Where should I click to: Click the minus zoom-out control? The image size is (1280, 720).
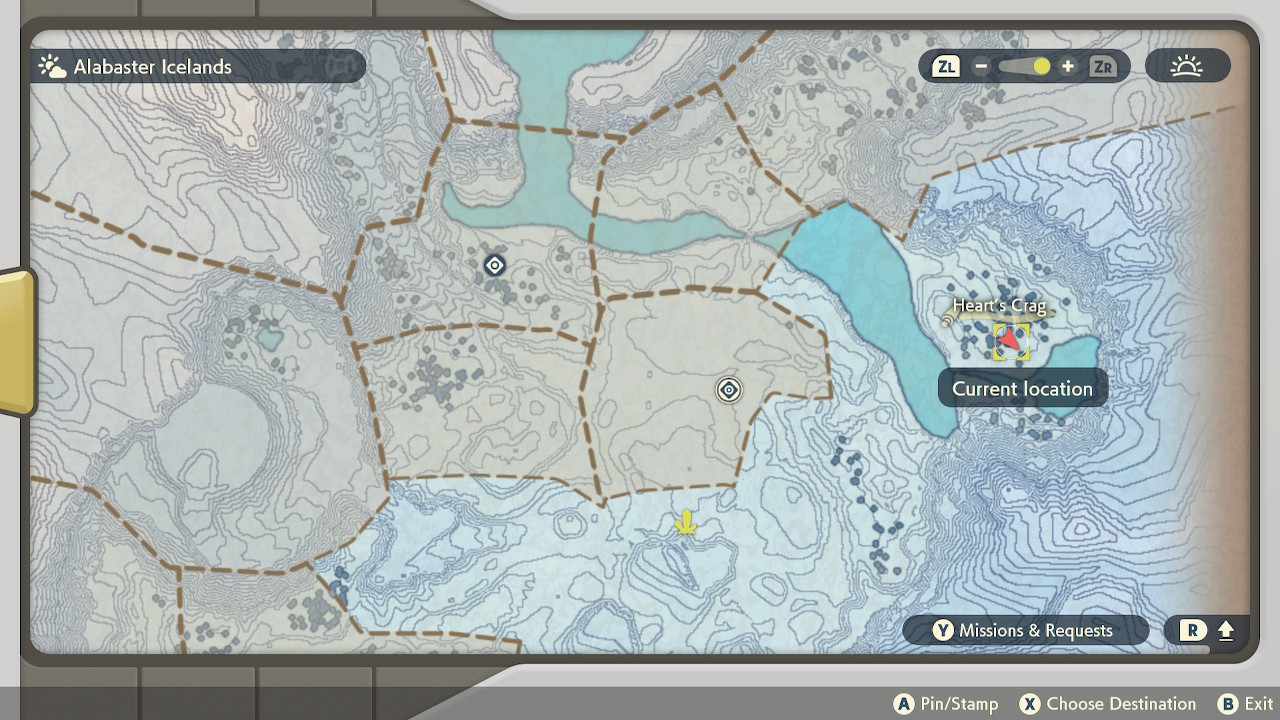point(981,67)
